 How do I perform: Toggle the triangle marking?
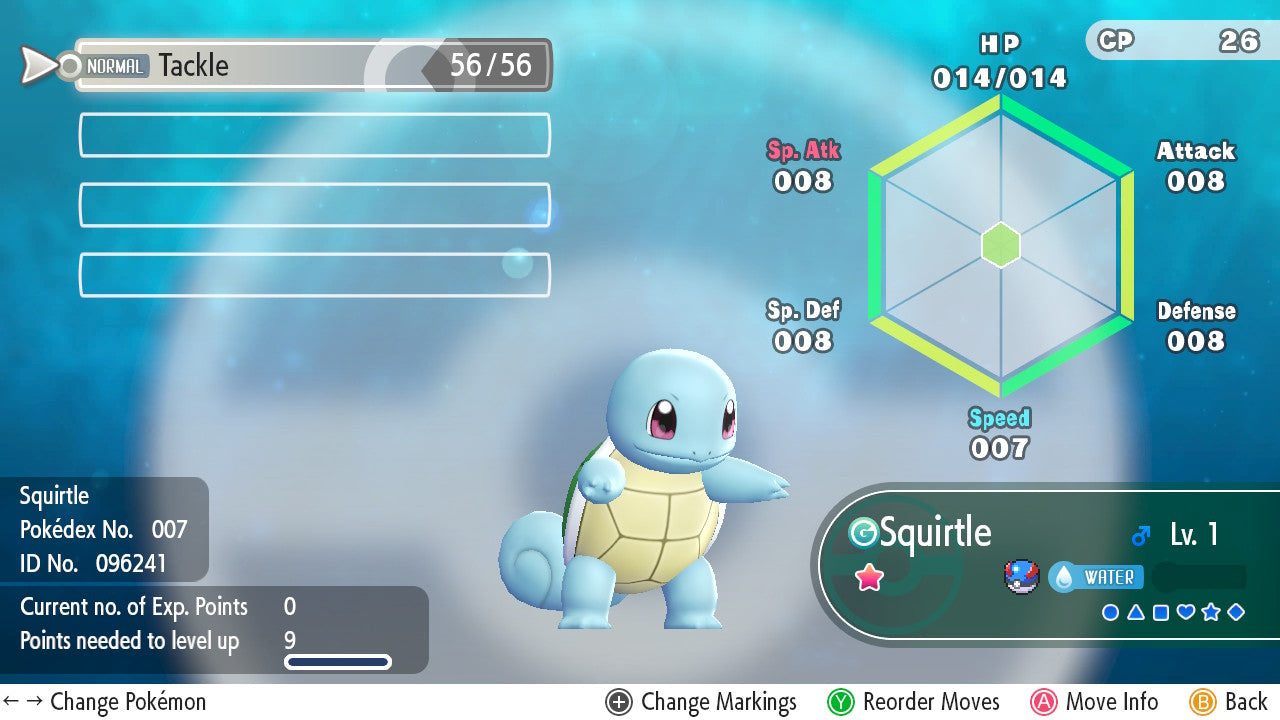[x=1135, y=612]
